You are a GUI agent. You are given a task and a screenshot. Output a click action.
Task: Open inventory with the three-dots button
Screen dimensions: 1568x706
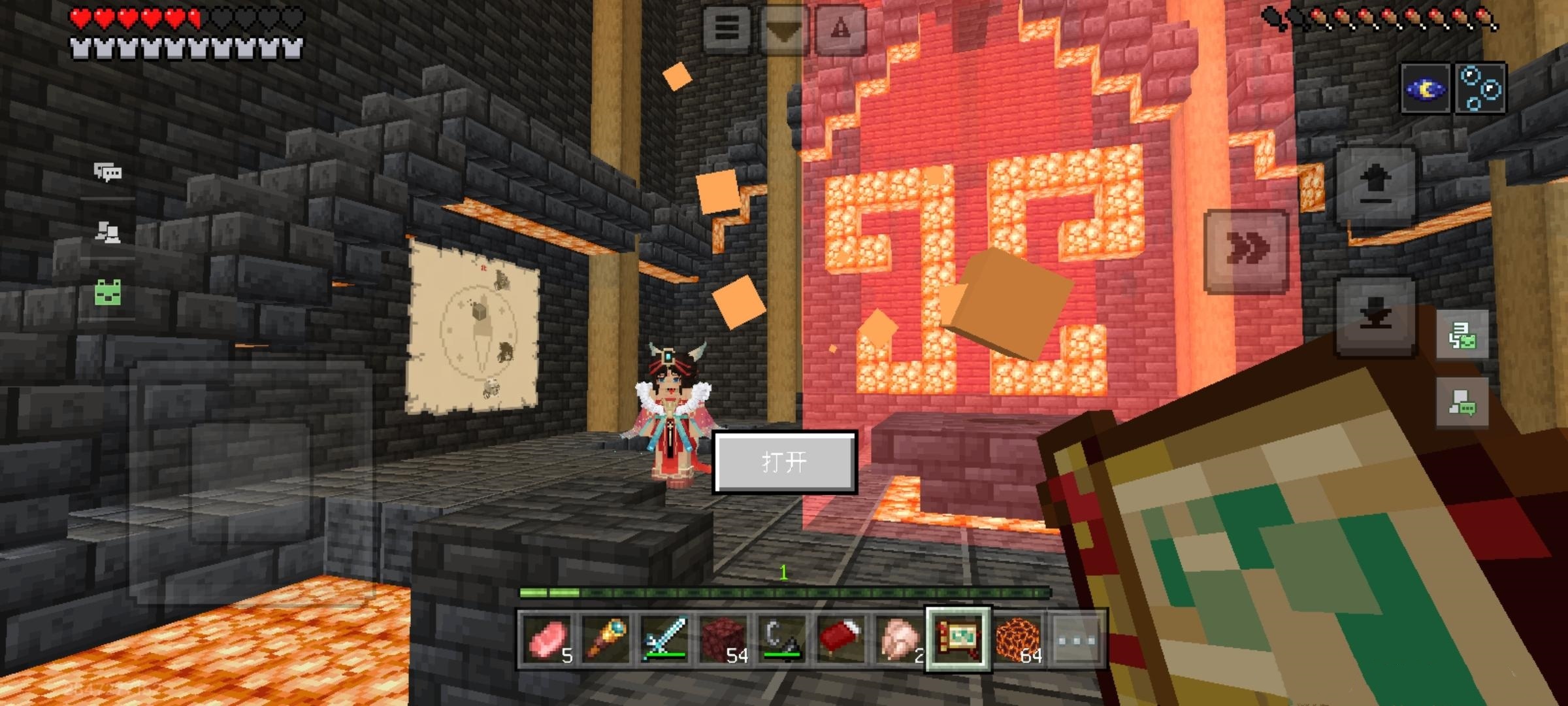click(x=1076, y=639)
